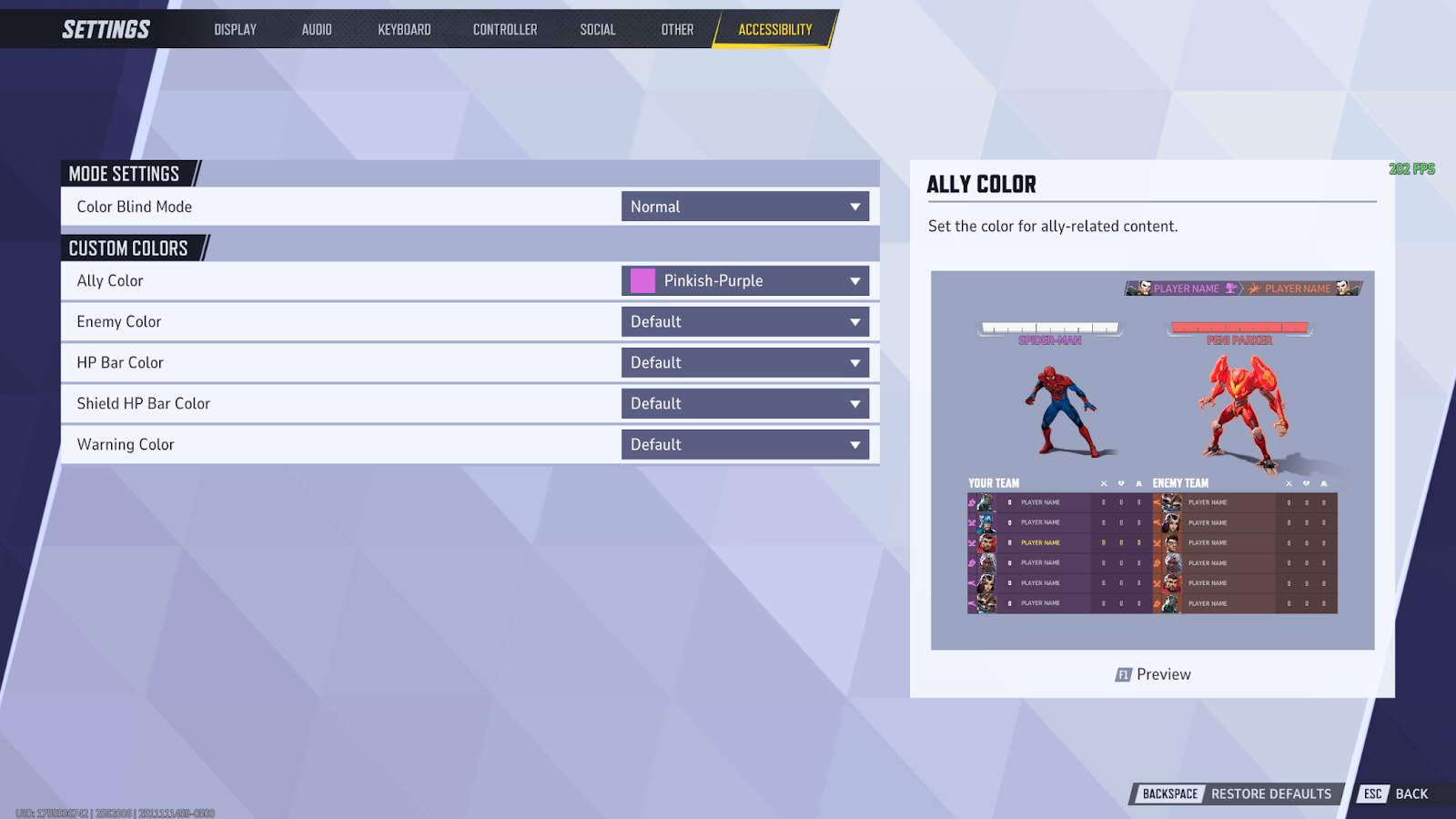The width and height of the screenshot is (1456, 819).
Task: Switch to the Controller tab
Action: (504, 28)
